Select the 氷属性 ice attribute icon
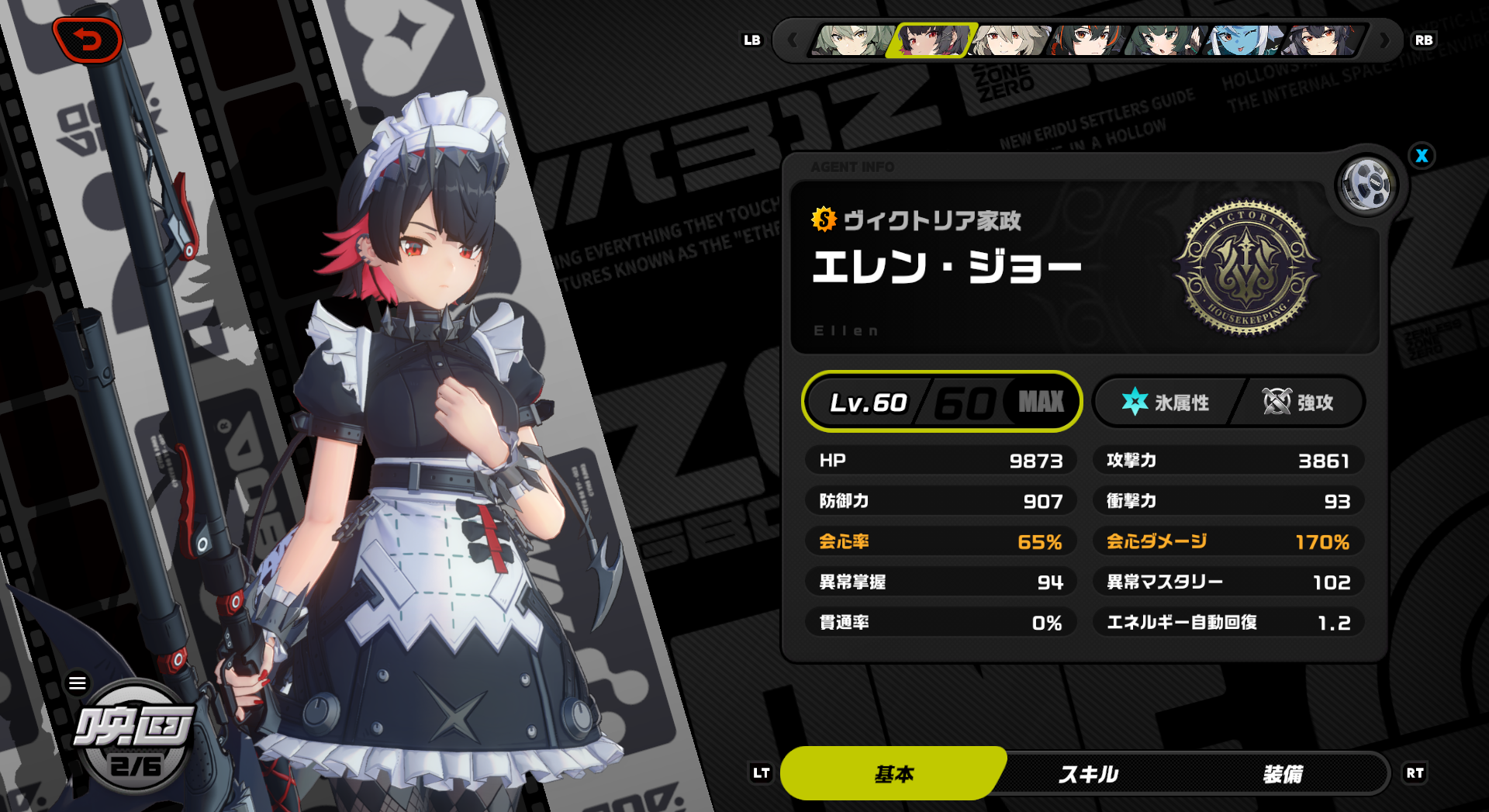The image size is (1489, 812). (1135, 402)
